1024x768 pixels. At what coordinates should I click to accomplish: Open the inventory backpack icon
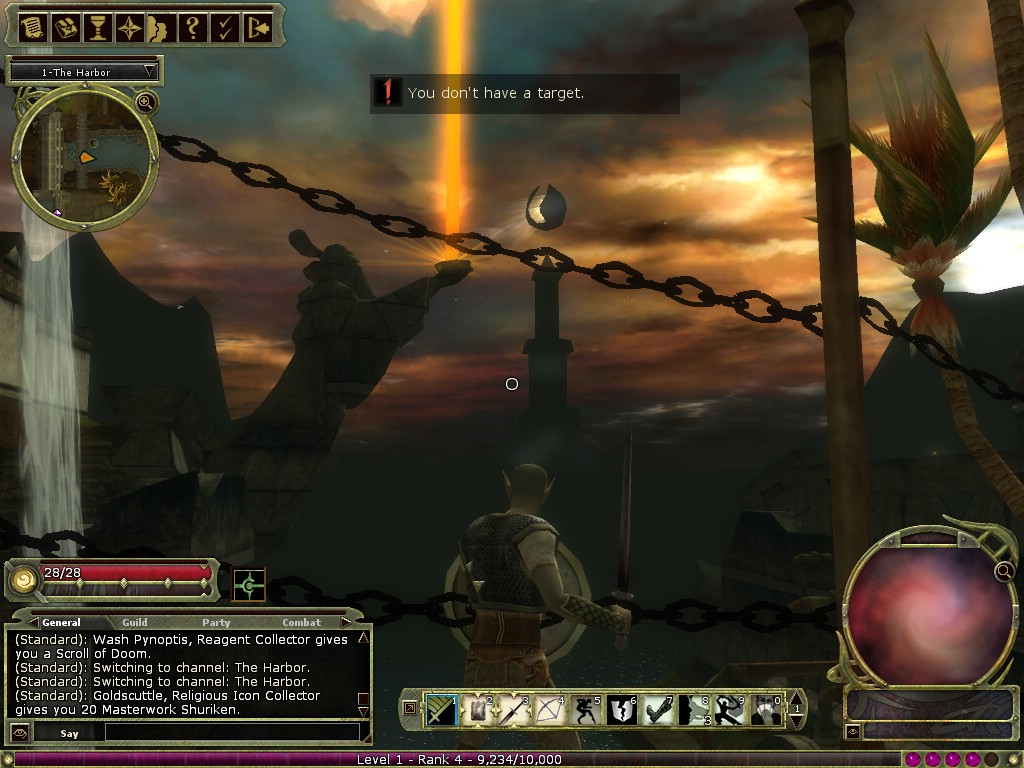pyautogui.click(x=65, y=27)
